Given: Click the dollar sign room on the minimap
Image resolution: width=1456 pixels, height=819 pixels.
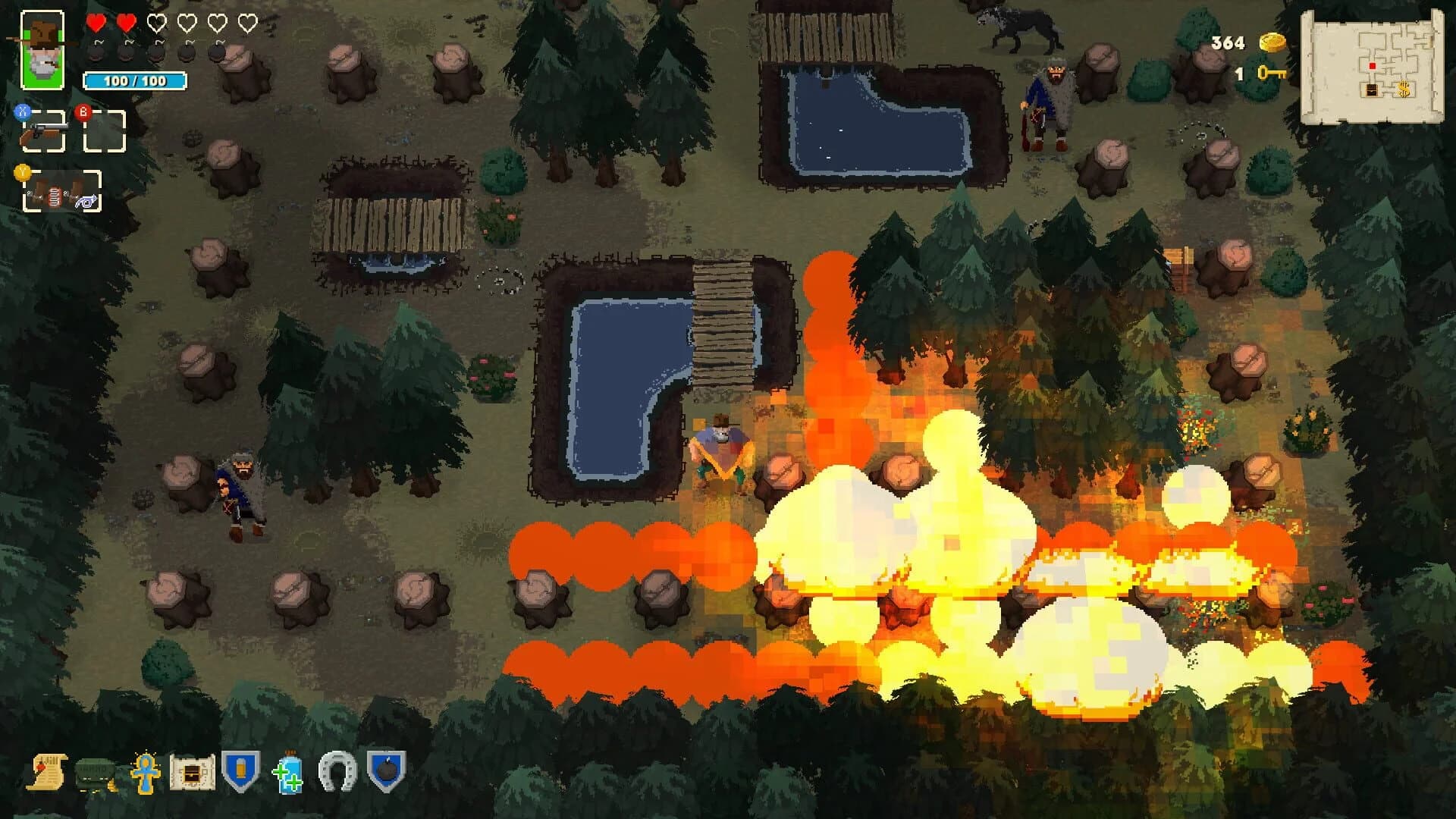Looking at the screenshot, I should coord(1404,89).
